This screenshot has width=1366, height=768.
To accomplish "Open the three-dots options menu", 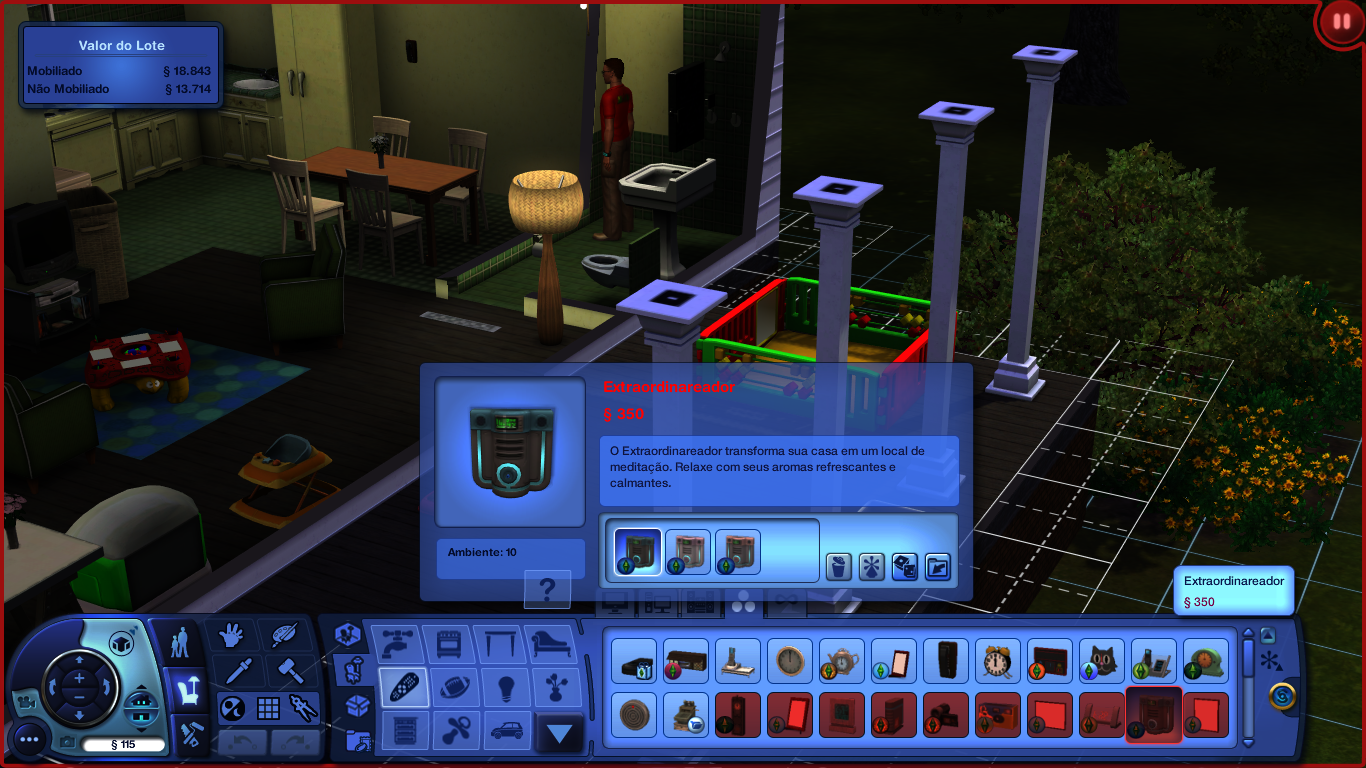I will 28,740.
